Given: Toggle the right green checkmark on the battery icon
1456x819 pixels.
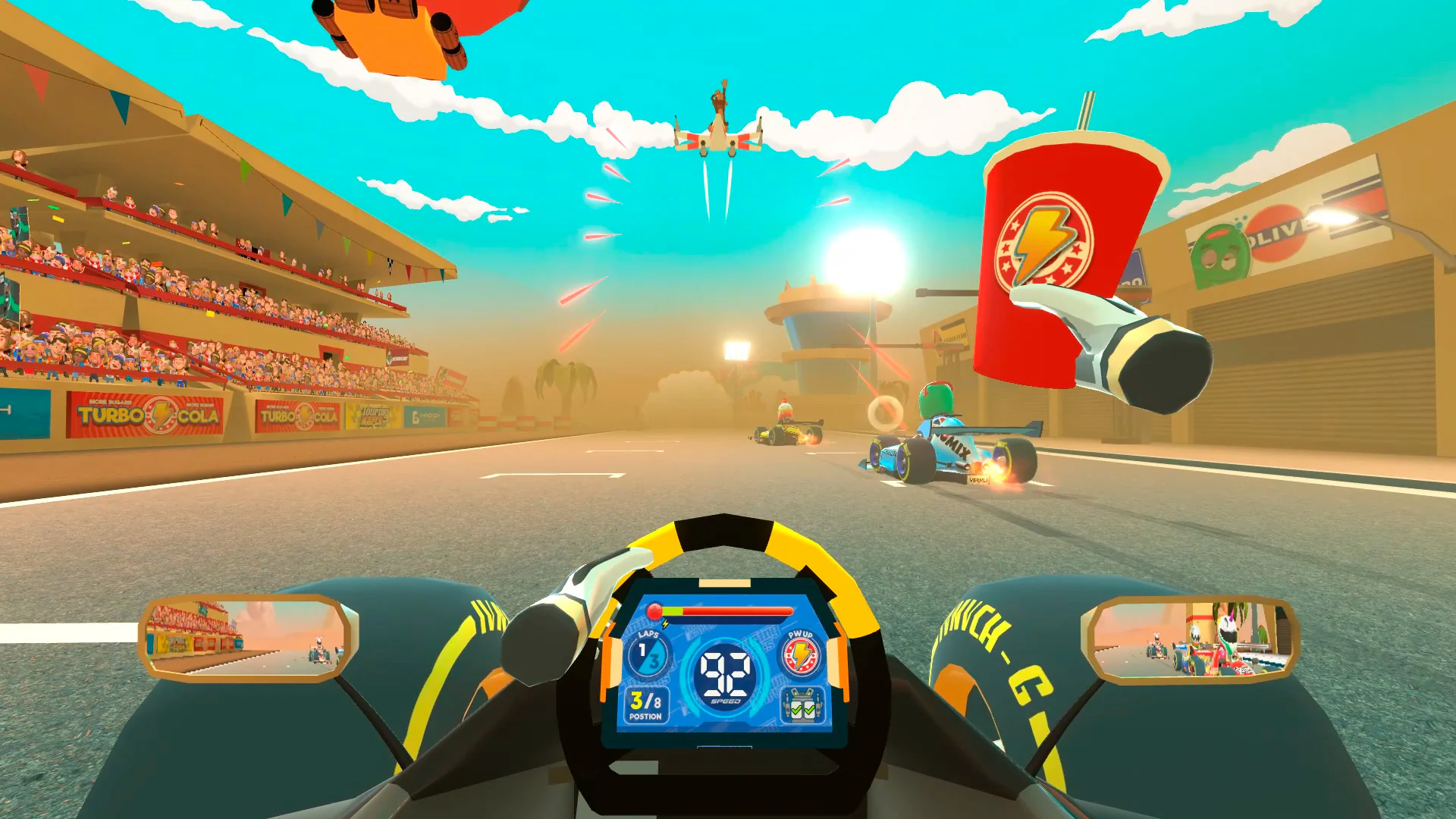Looking at the screenshot, I should 808,711.
